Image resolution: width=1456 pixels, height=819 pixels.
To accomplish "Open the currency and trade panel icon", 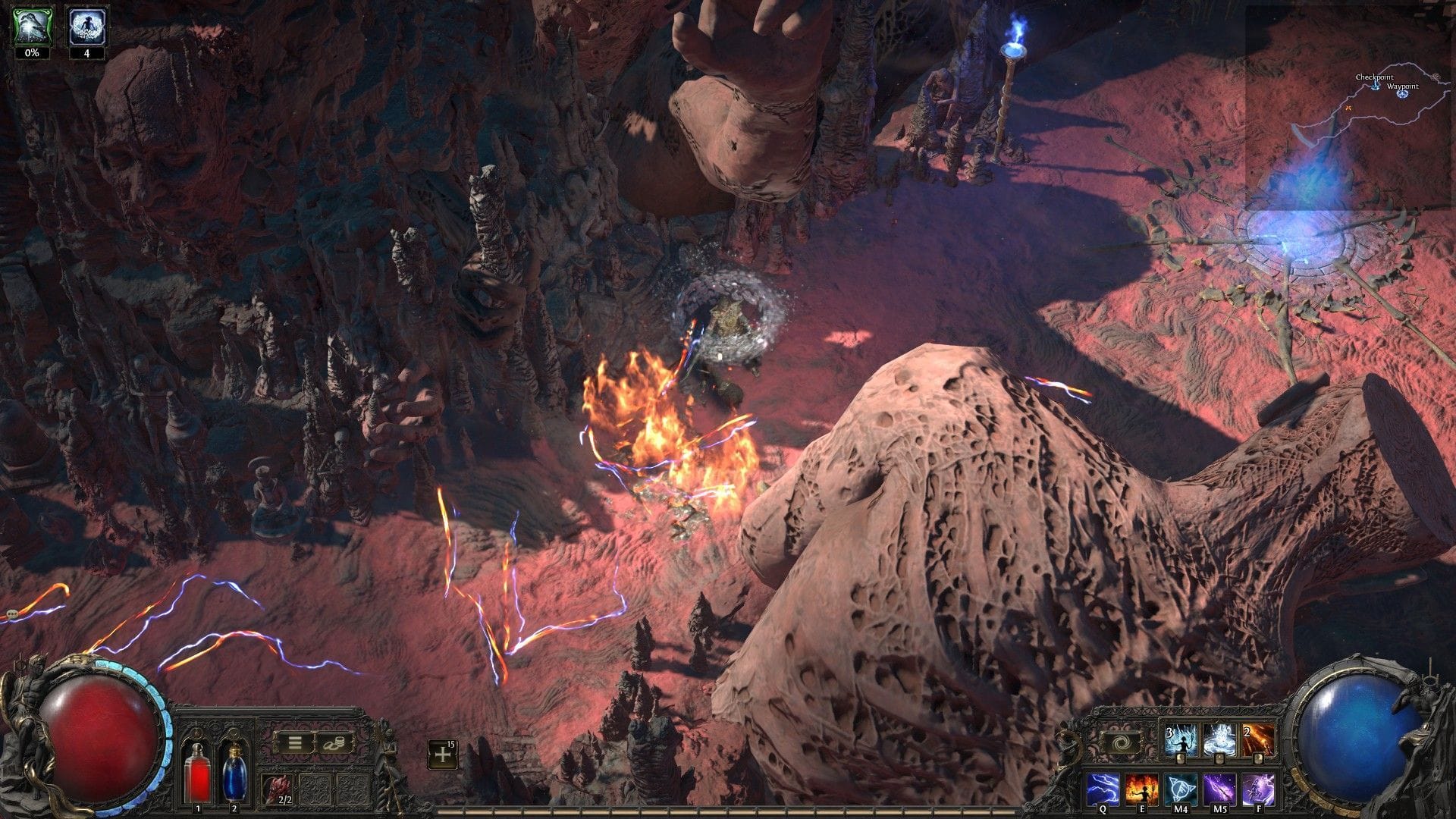I will click(334, 743).
